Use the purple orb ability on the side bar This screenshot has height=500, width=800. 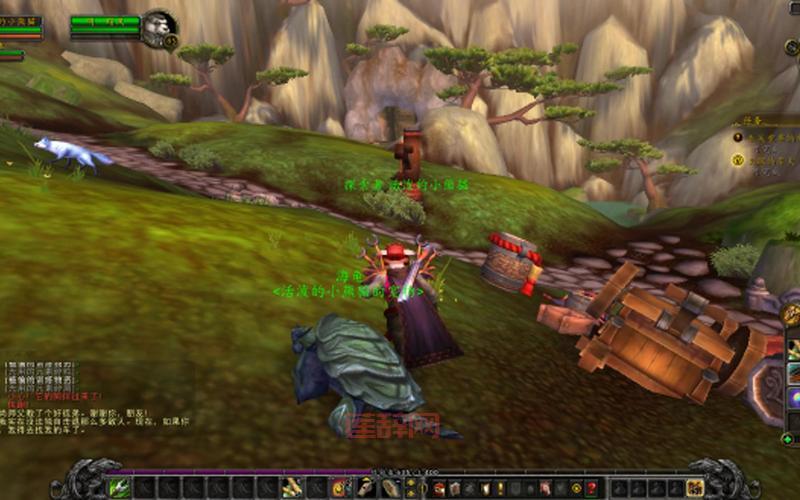[x=793, y=399]
